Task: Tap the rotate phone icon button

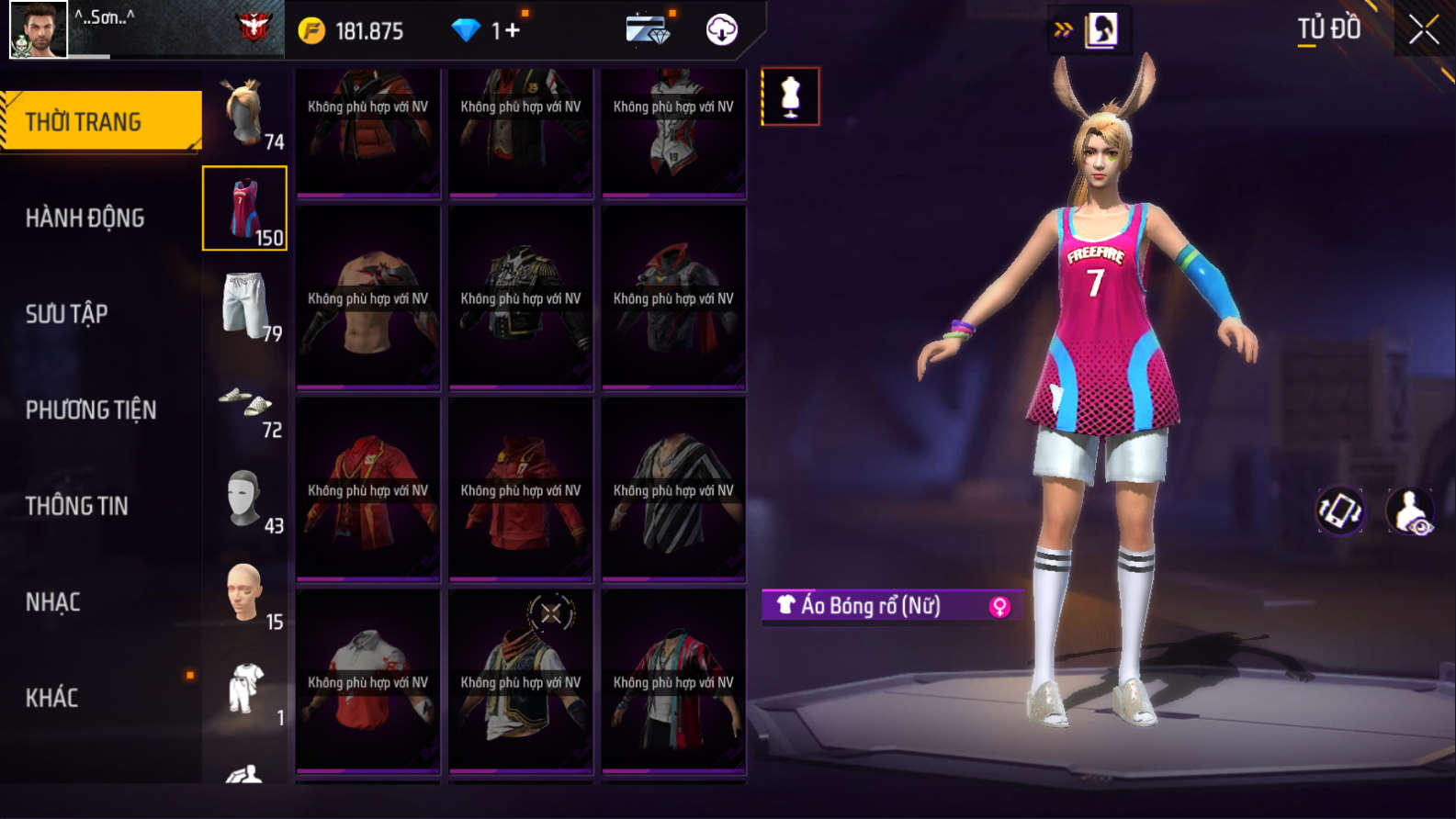Action: click(1340, 510)
